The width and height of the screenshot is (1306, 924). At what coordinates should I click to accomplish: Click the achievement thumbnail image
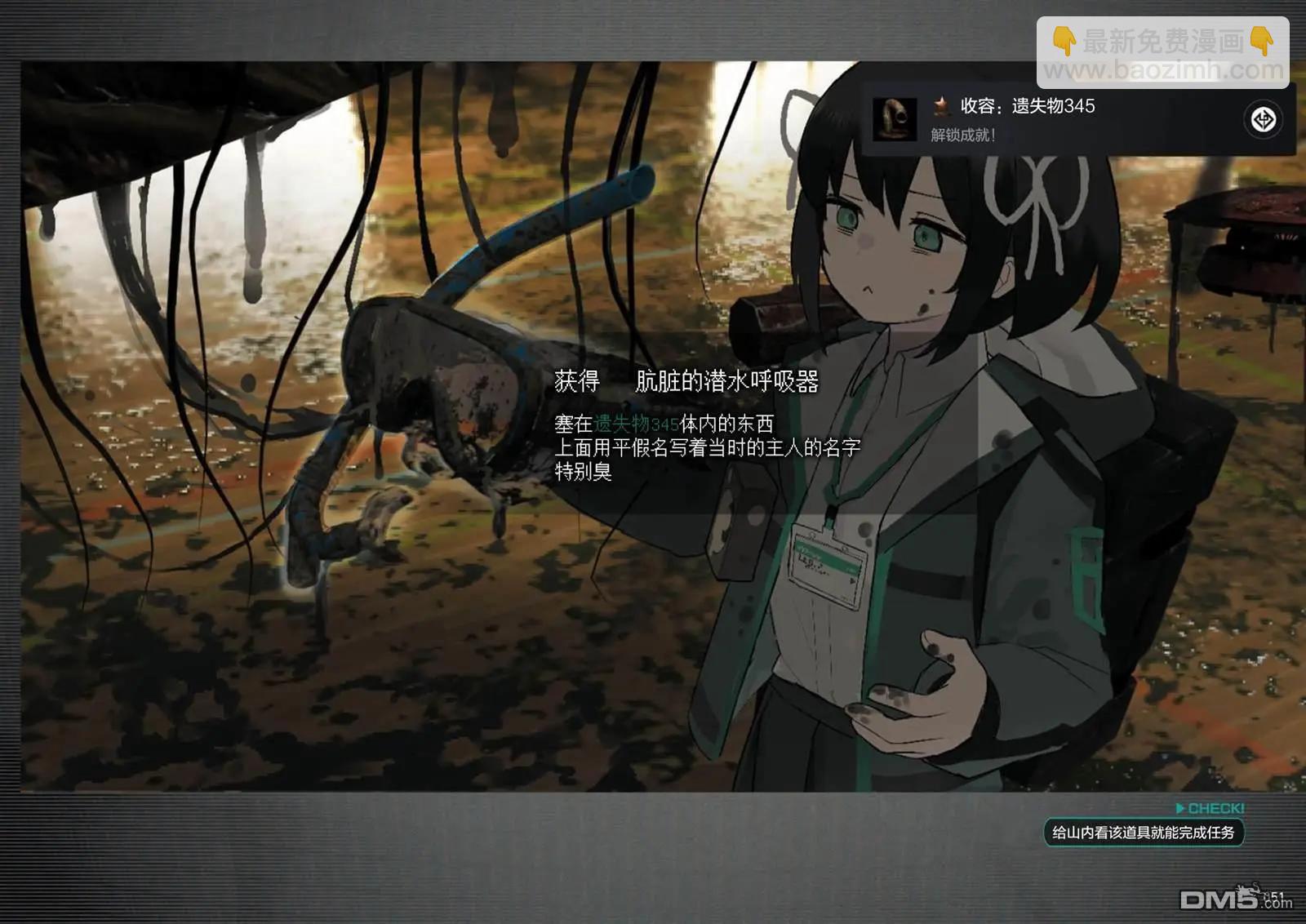[895, 119]
